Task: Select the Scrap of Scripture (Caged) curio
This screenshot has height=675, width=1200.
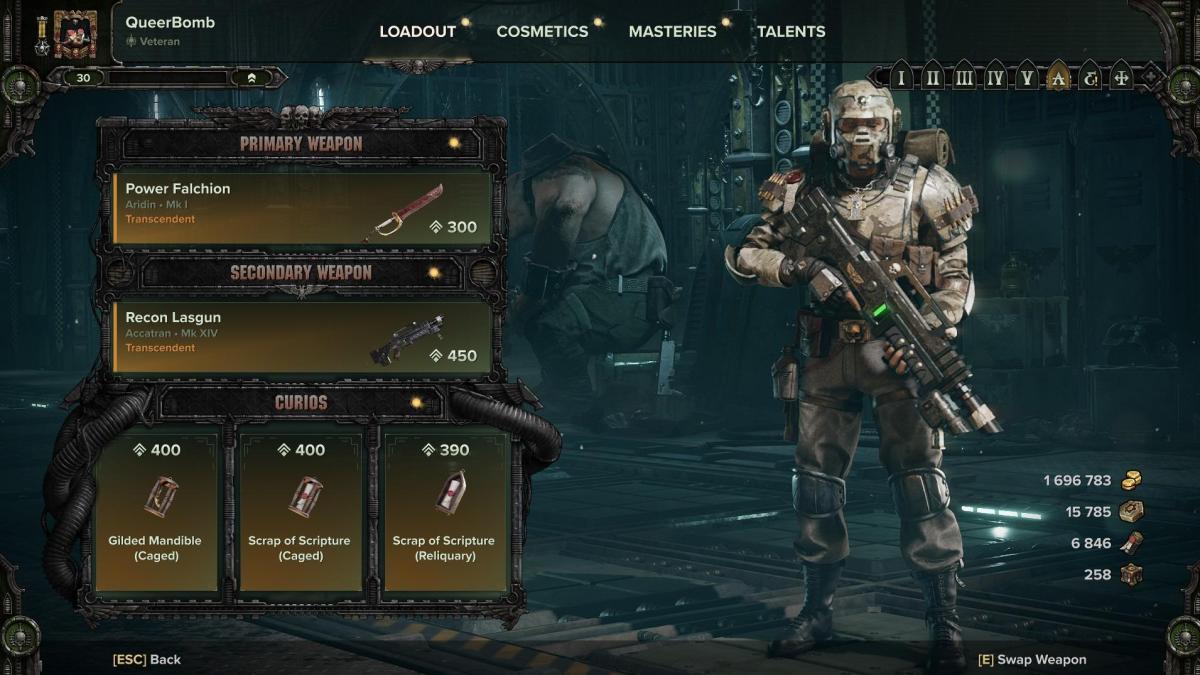Action: pos(299,510)
